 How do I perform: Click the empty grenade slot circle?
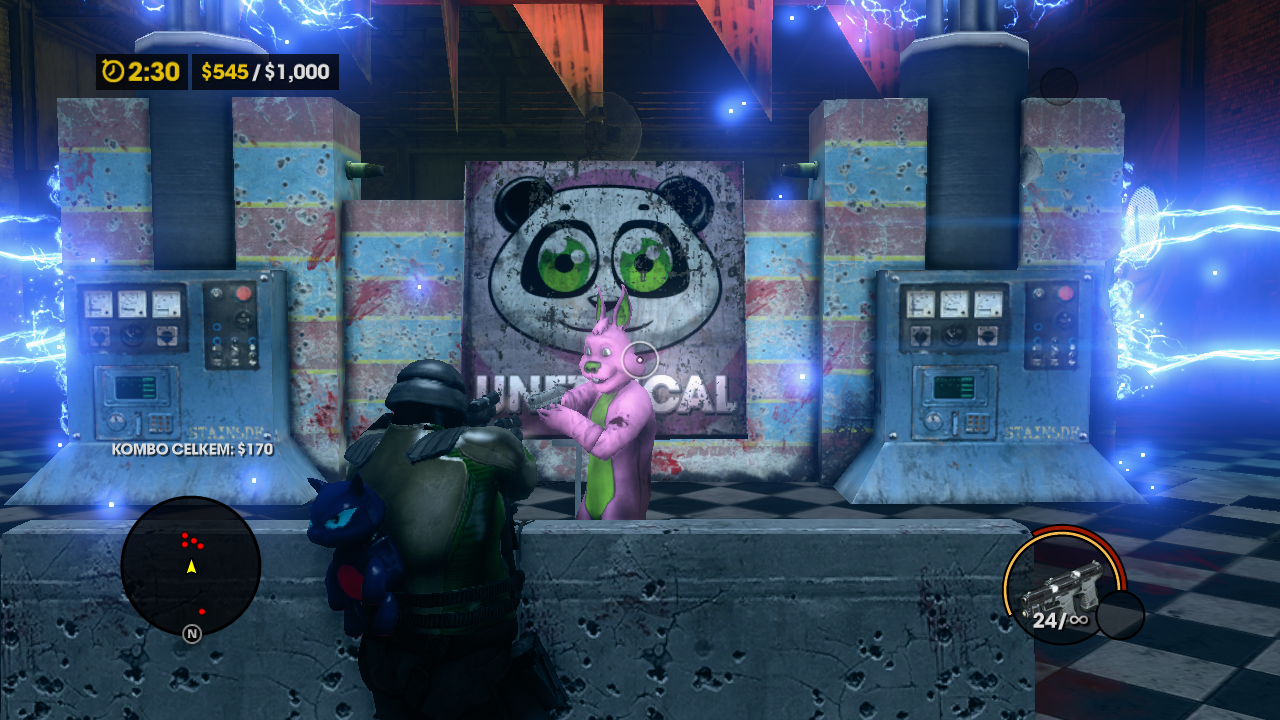(x=1120, y=615)
